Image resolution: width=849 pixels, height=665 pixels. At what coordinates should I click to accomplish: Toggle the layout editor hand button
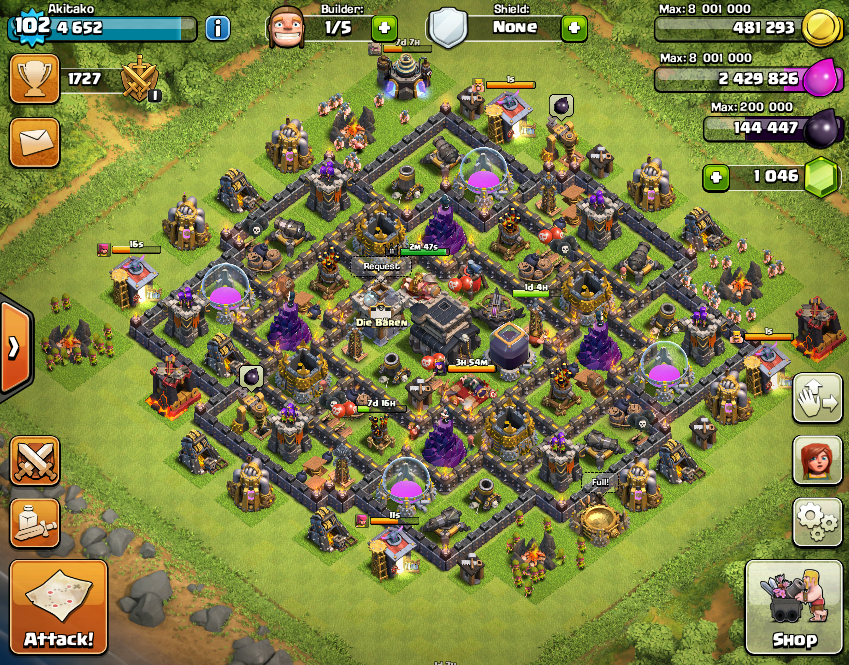coord(817,398)
